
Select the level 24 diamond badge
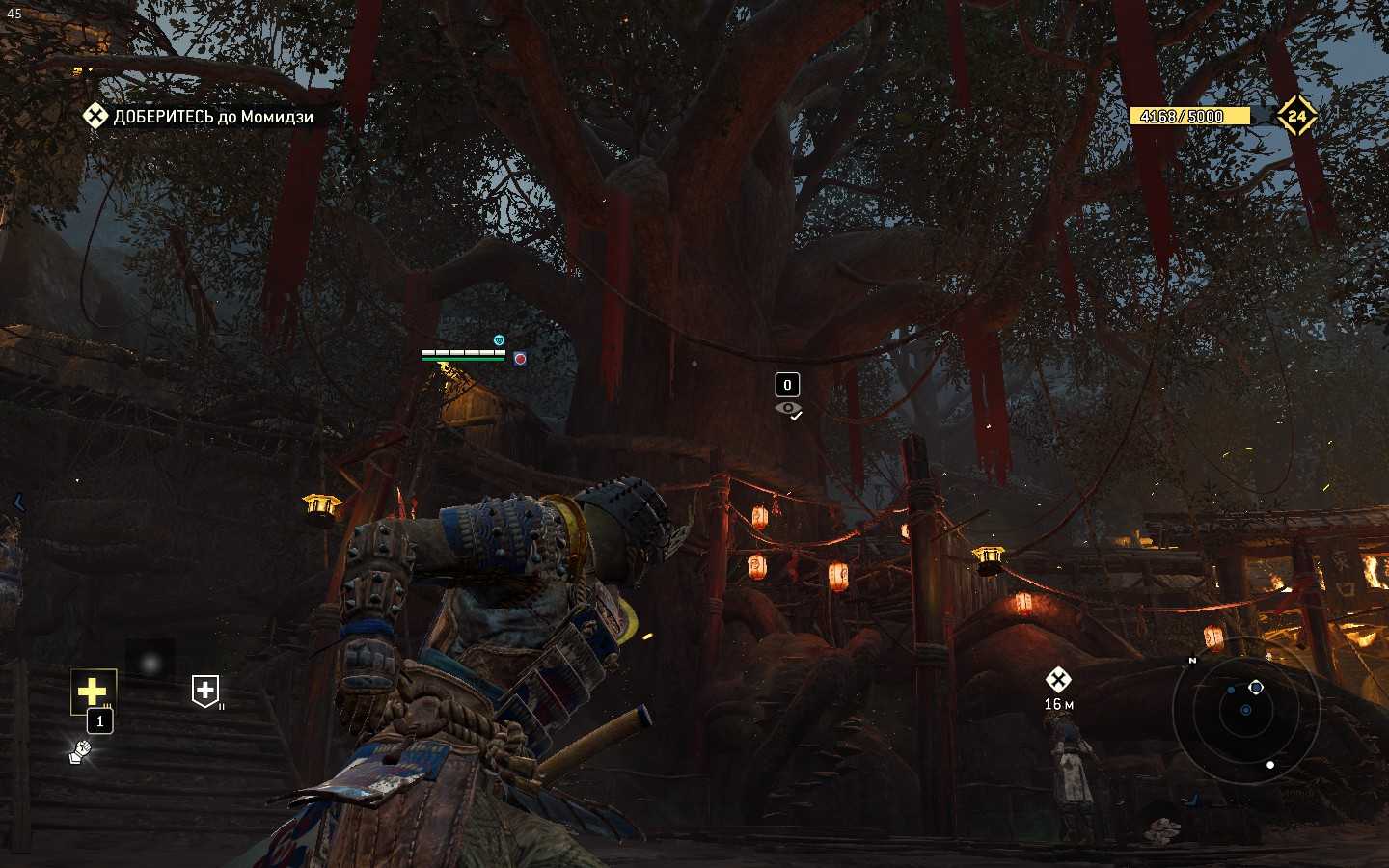click(x=1296, y=116)
